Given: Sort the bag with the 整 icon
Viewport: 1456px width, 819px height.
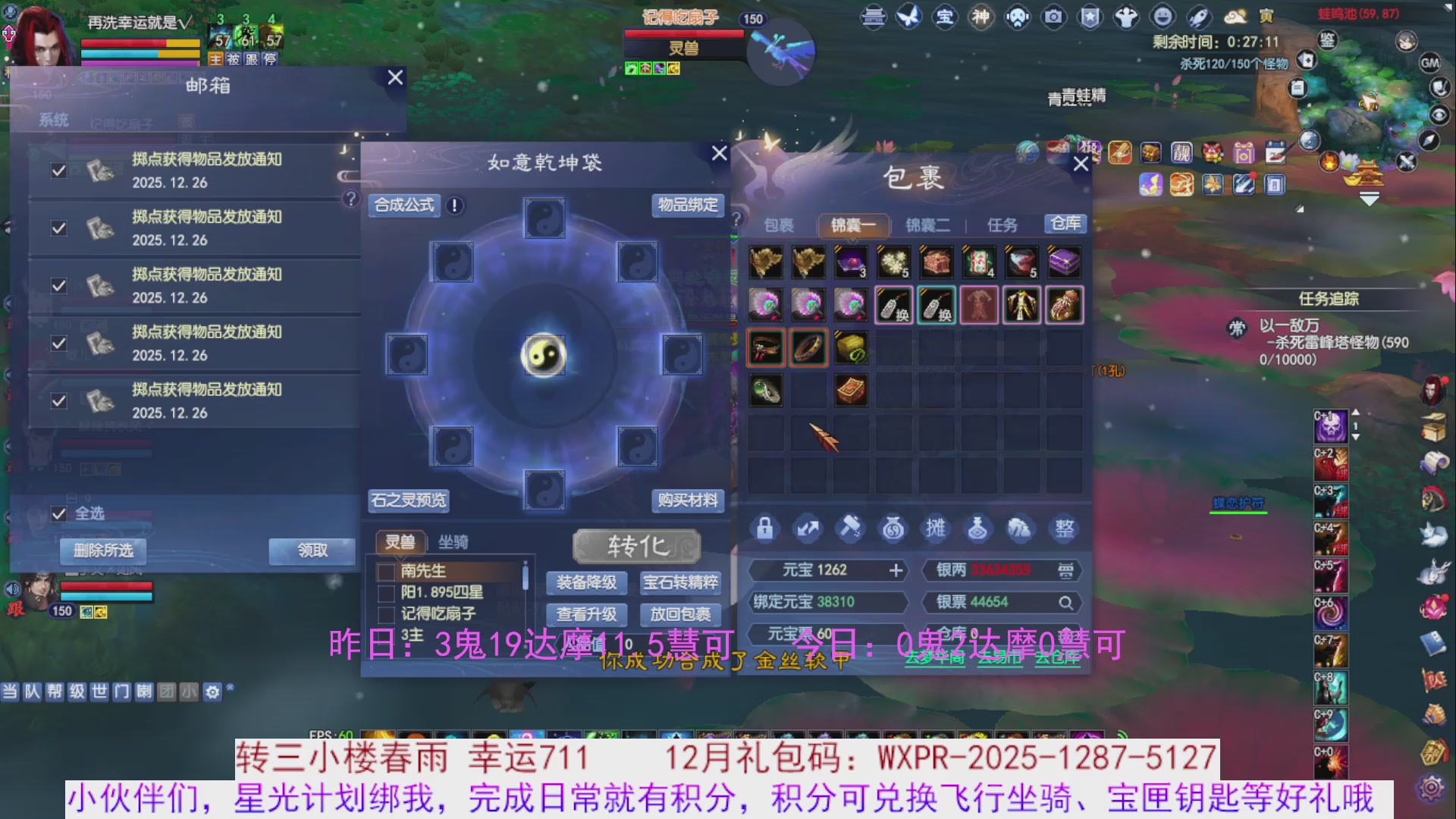Looking at the screenshot, I should pyautogui.click(x=1065, y=529).
